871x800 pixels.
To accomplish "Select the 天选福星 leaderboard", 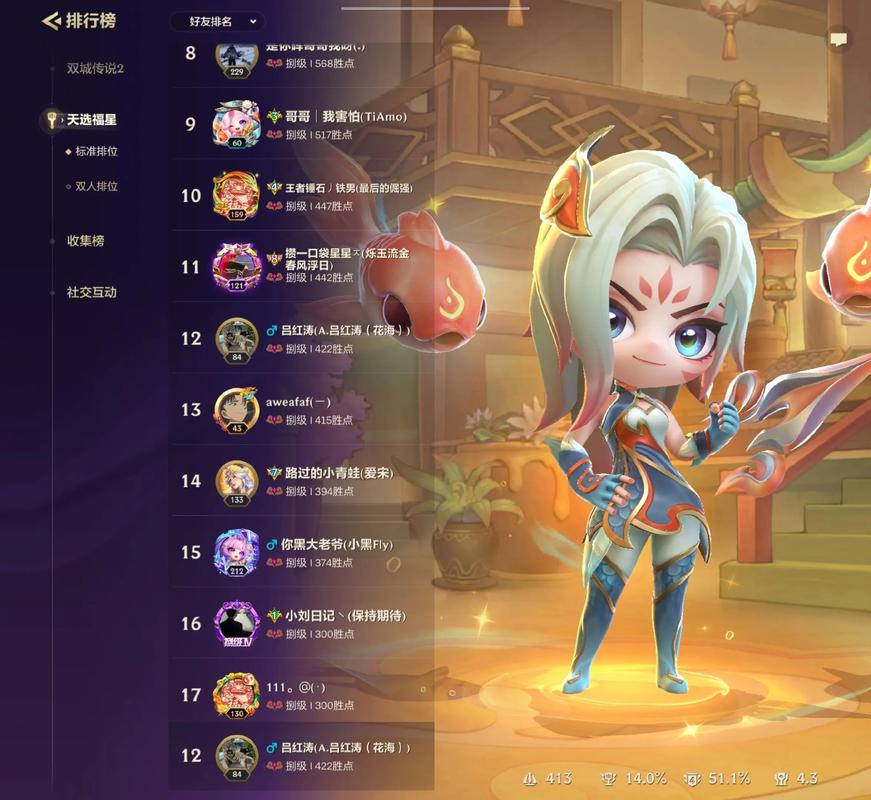I will coord(91,120).
